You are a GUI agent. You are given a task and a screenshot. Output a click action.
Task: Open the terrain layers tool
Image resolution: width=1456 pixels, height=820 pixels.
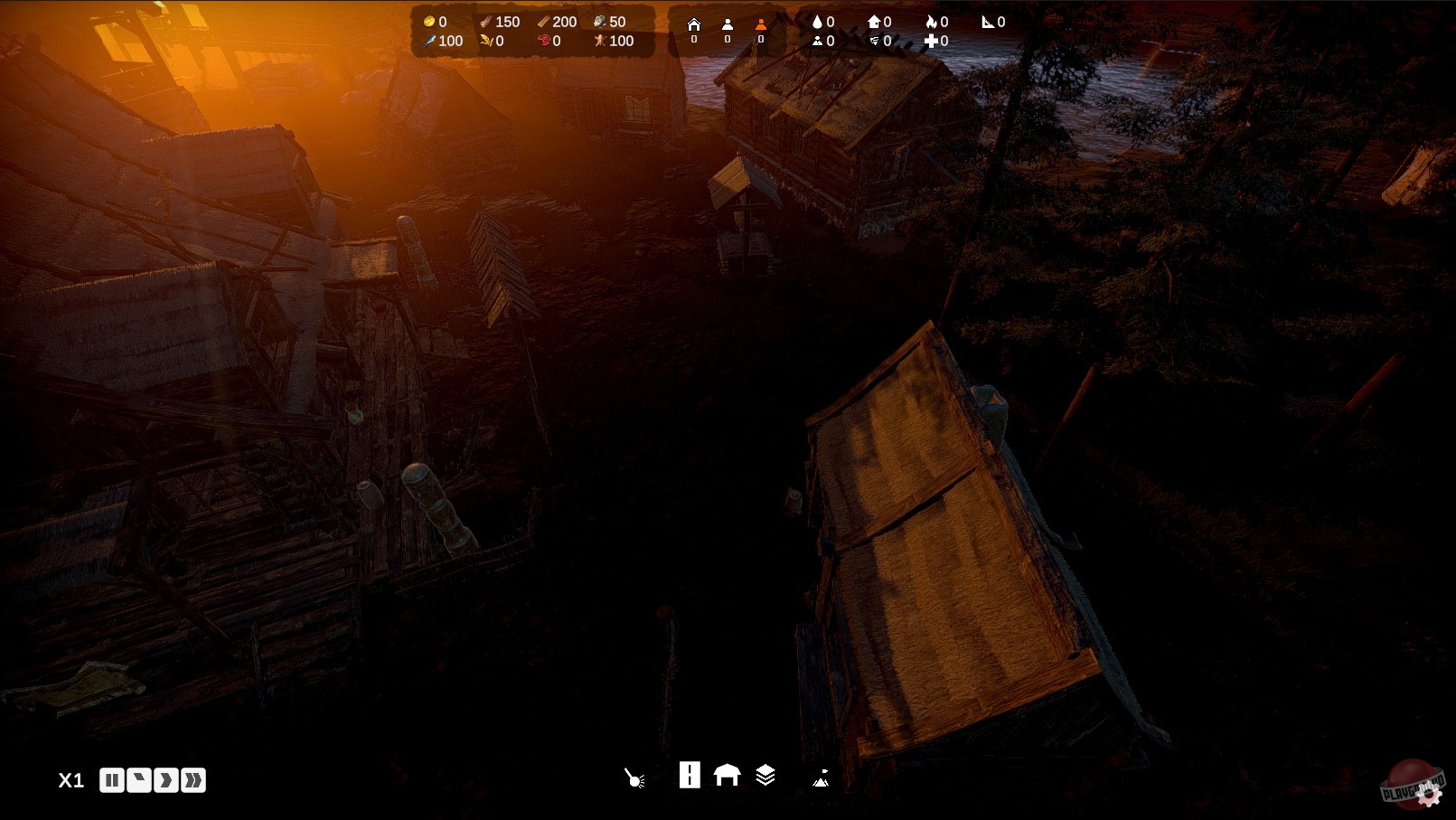[766, 775]
